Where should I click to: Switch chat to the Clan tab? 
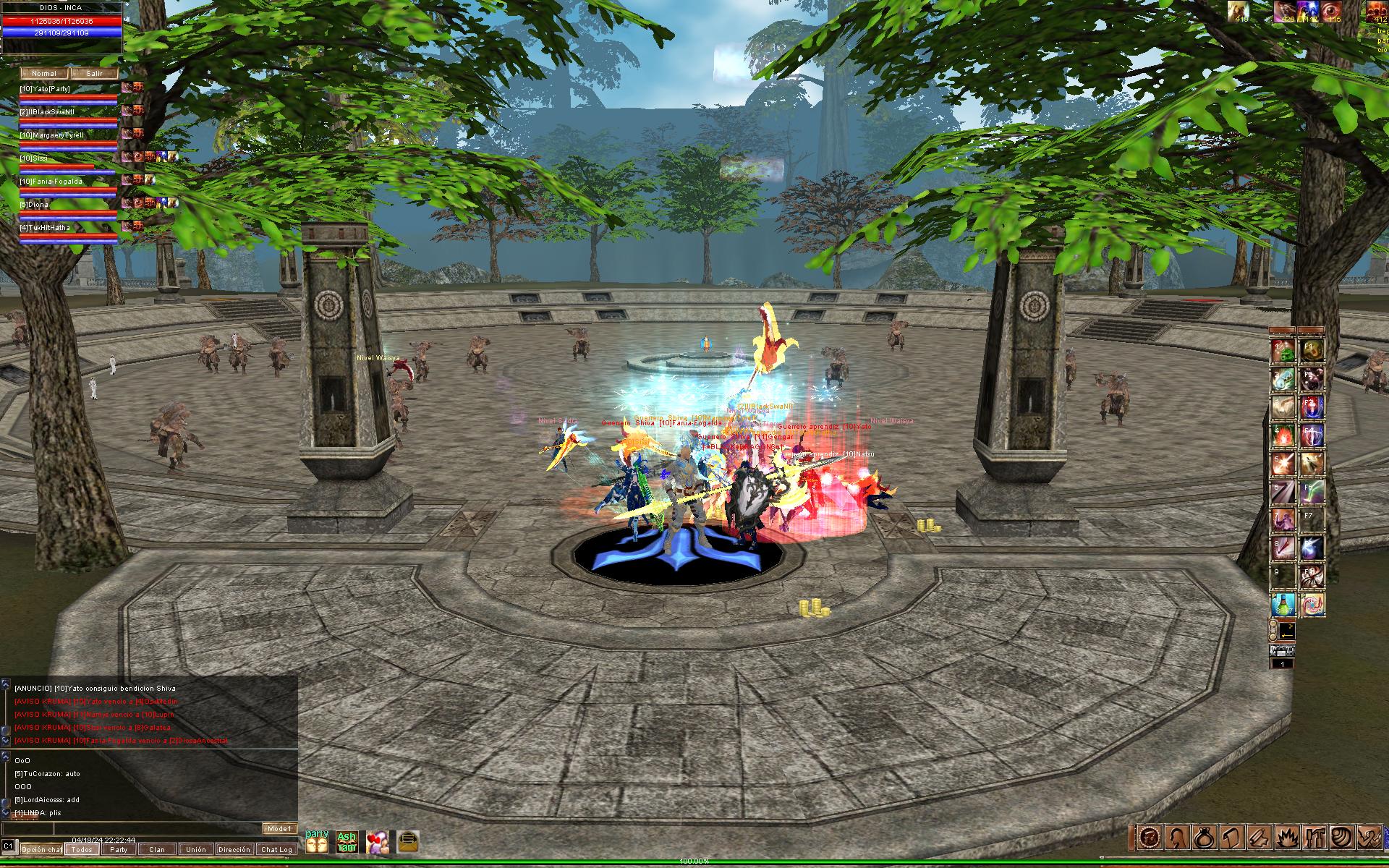coord(157,850)
